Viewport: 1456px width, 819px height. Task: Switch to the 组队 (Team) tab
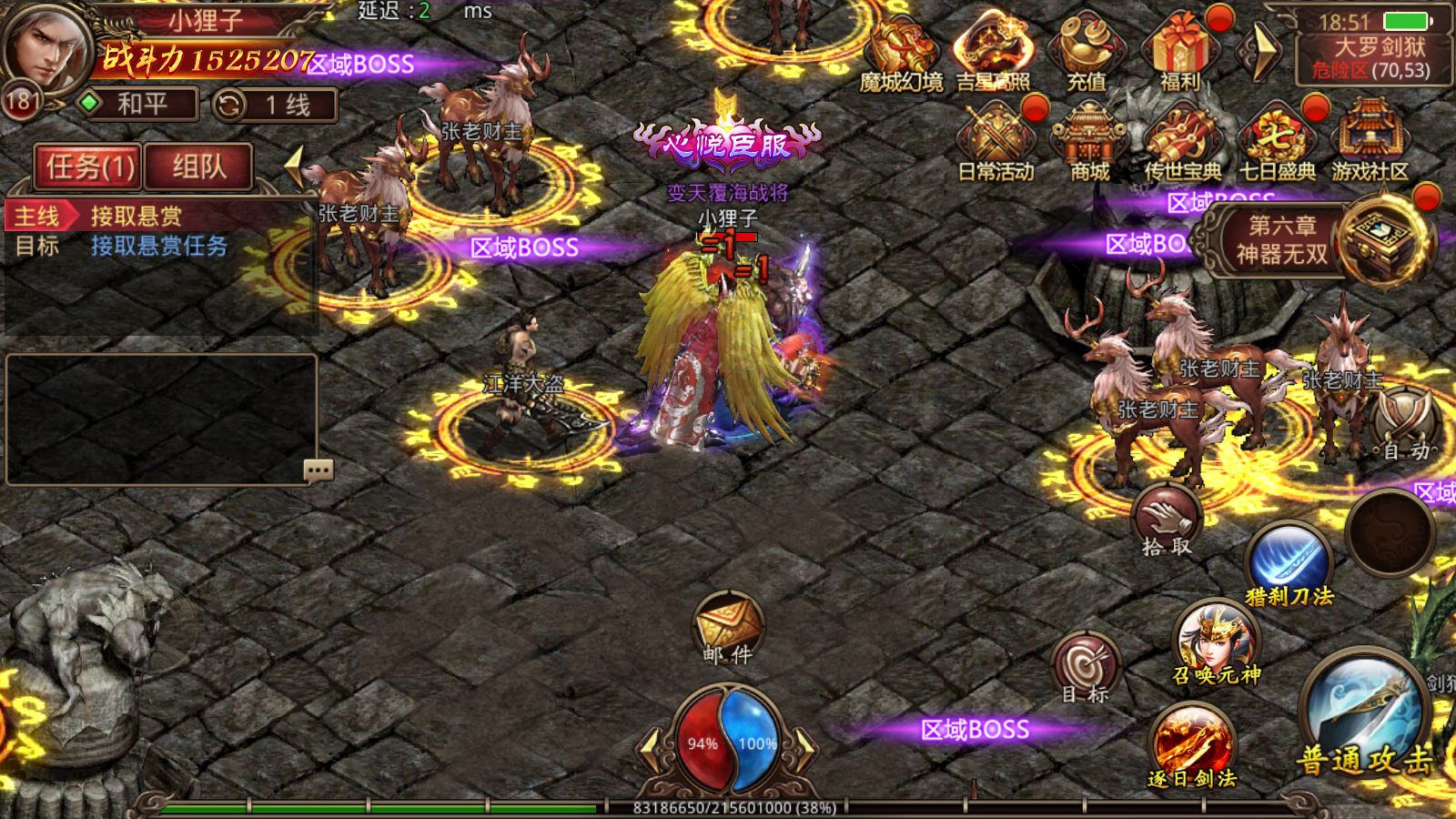click(198, 167)
